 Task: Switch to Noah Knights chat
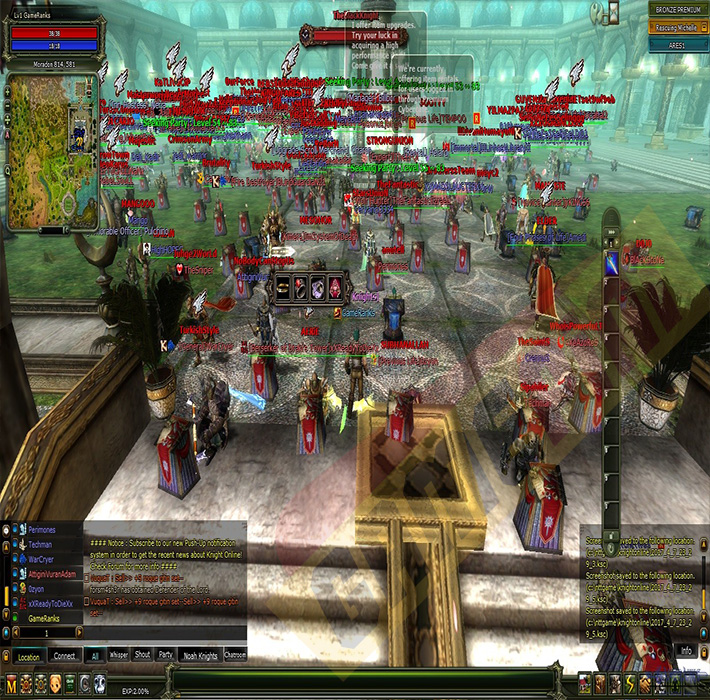click(x=200, y=656)
